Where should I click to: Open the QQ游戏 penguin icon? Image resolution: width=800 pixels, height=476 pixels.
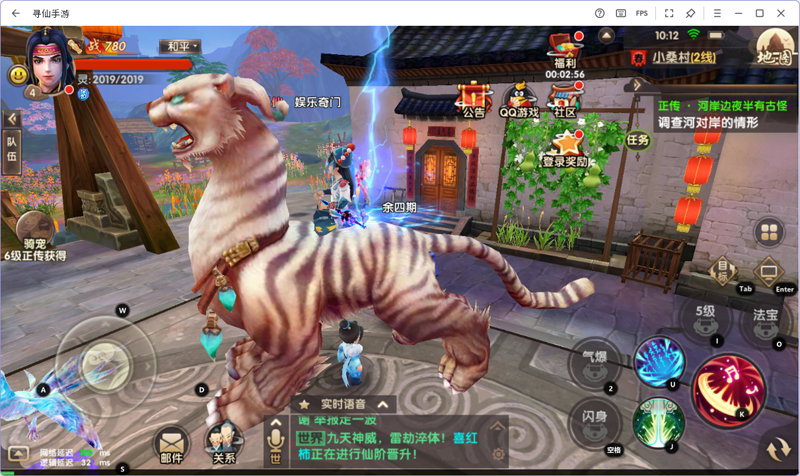click(519, 98)
